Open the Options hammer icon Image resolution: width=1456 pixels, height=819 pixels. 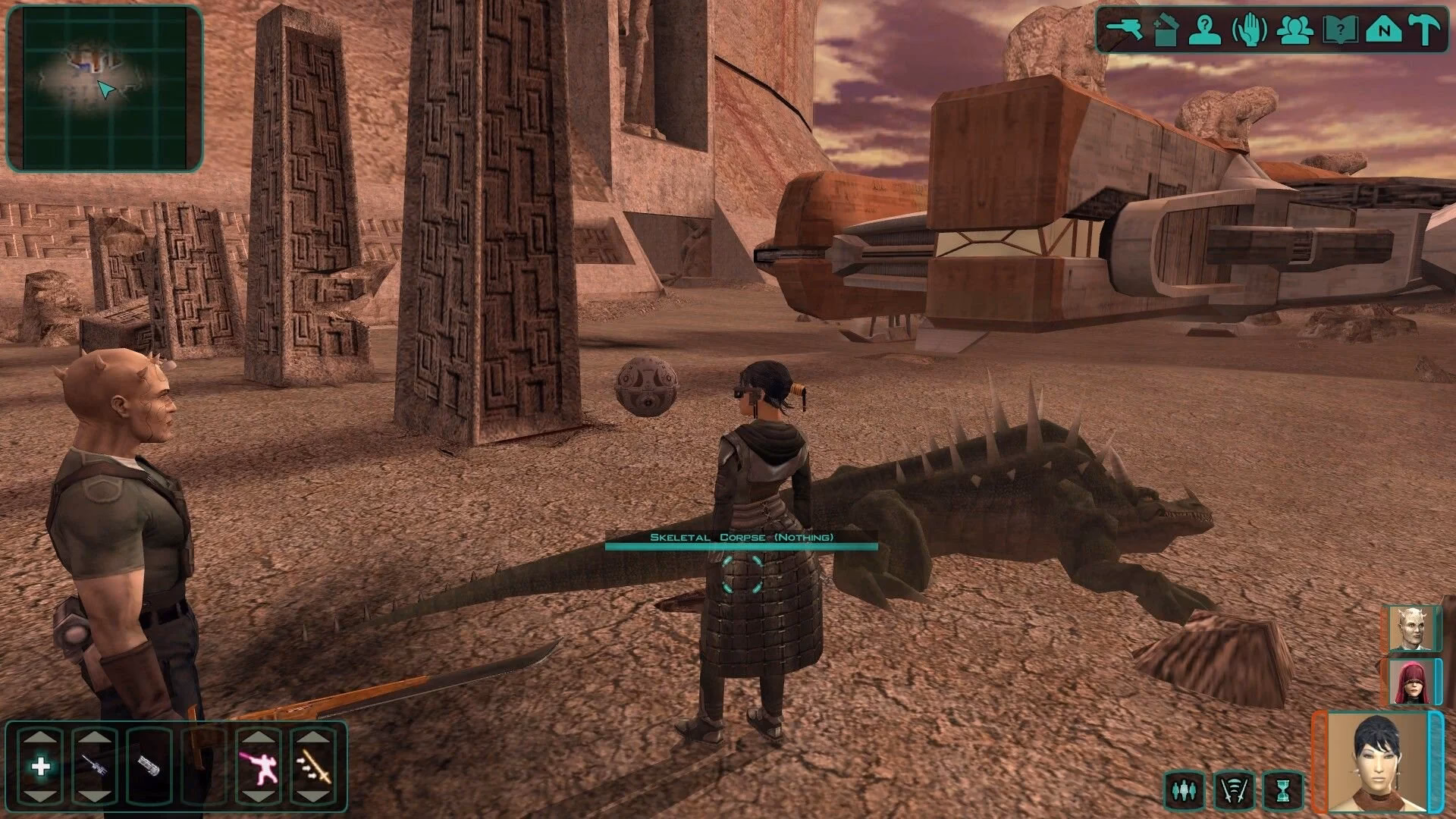[x=1425, y=29]
